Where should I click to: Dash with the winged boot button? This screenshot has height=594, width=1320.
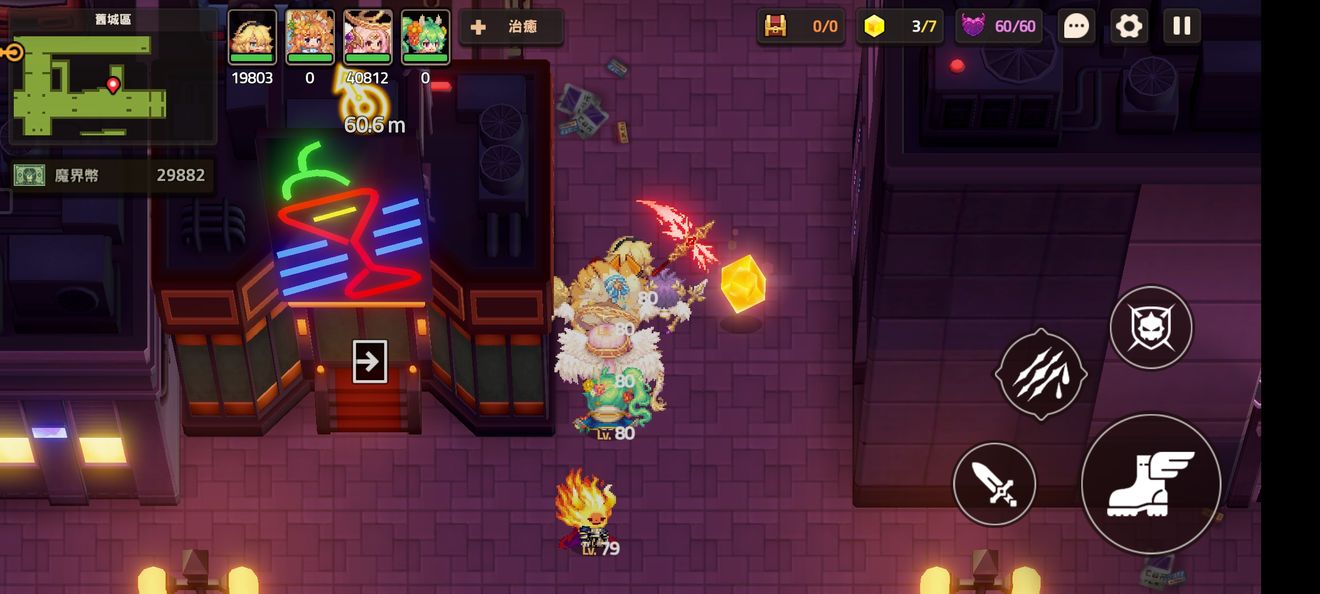coord(1151,484)
